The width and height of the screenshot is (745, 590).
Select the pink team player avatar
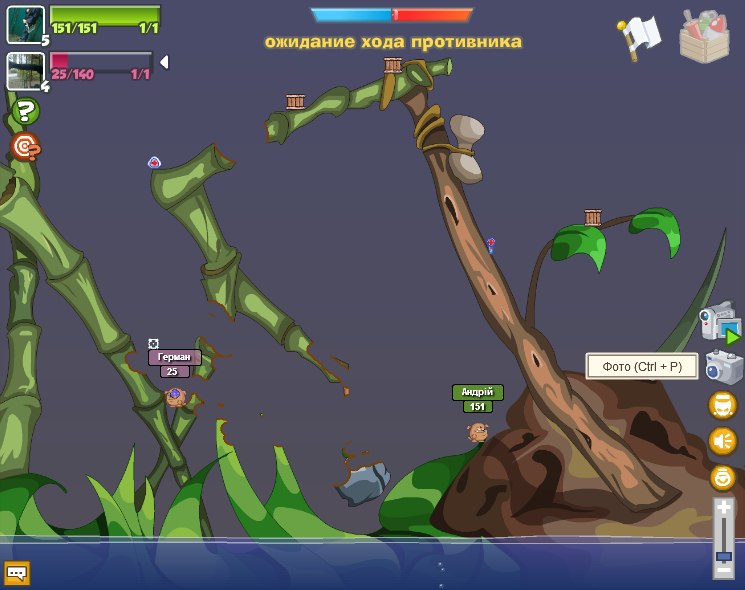[x=25, y=71]
